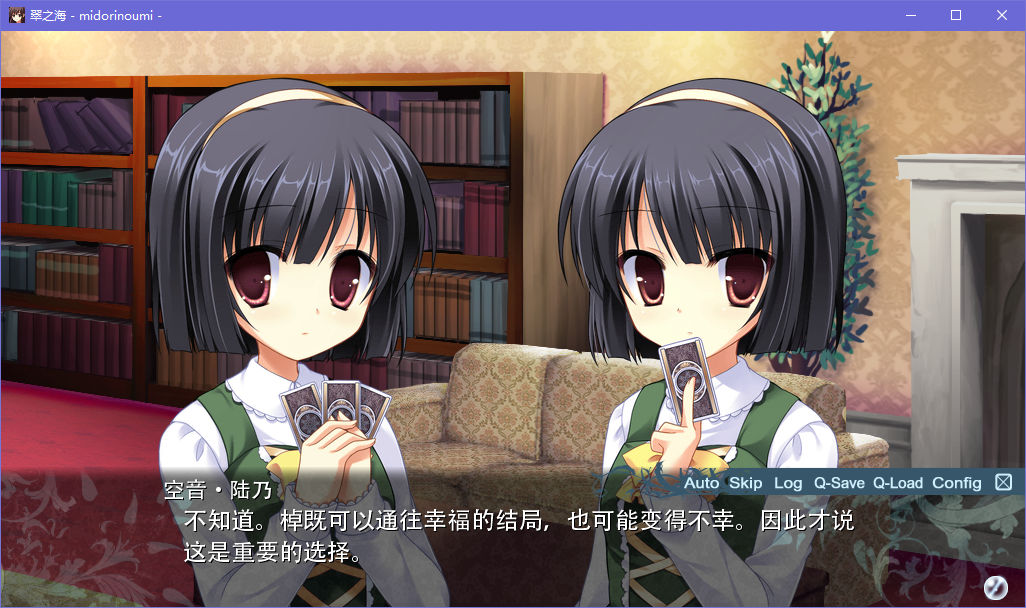This screenshot has width=1026, height=608.
Task: Close the midorinoumi window
Action: (1002, 15)
